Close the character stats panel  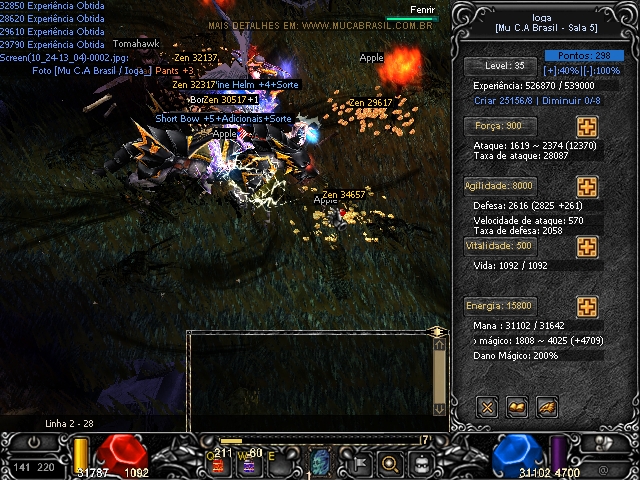pos(487,406)
